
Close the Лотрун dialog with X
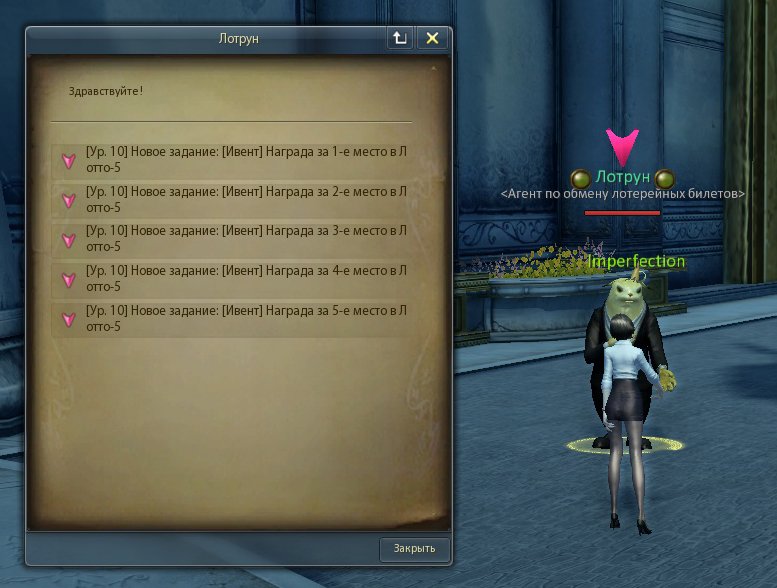[432, 38]
